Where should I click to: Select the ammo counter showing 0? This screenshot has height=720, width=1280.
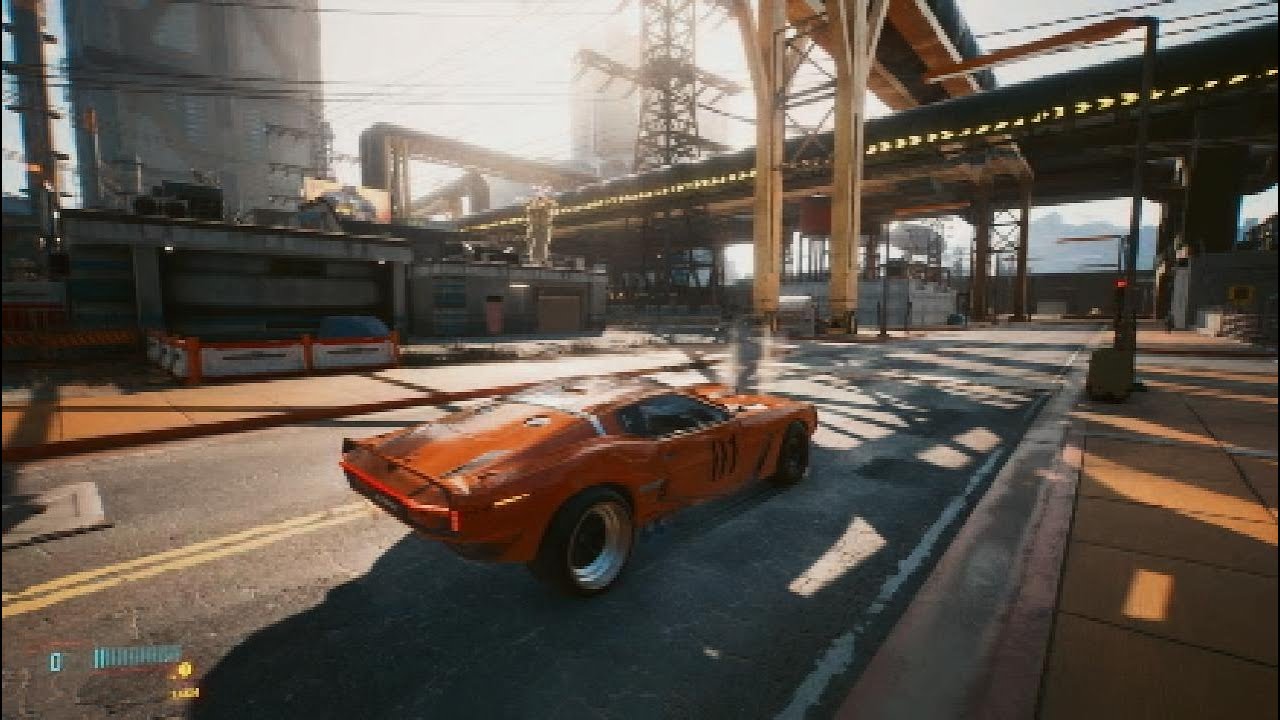[55, 662]
